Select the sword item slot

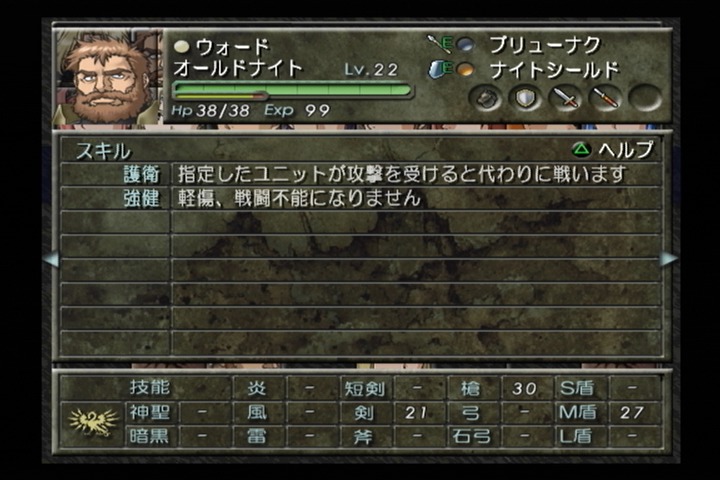click(566, 98)
